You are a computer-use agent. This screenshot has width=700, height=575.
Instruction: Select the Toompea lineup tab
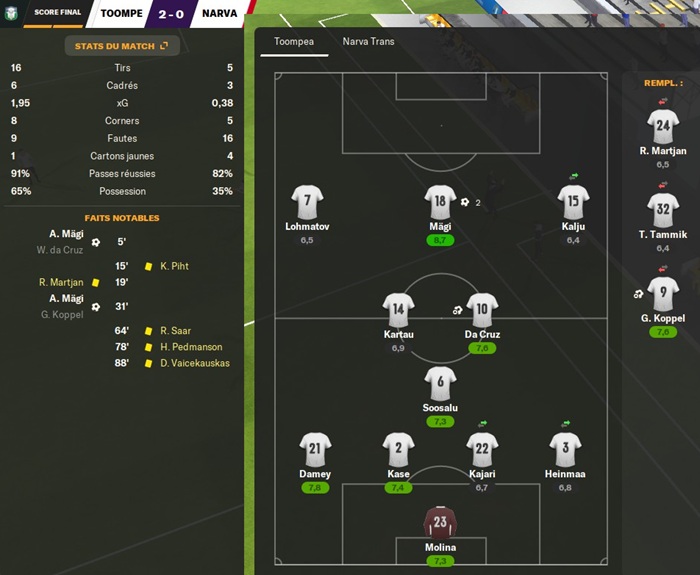pos(294,42)
